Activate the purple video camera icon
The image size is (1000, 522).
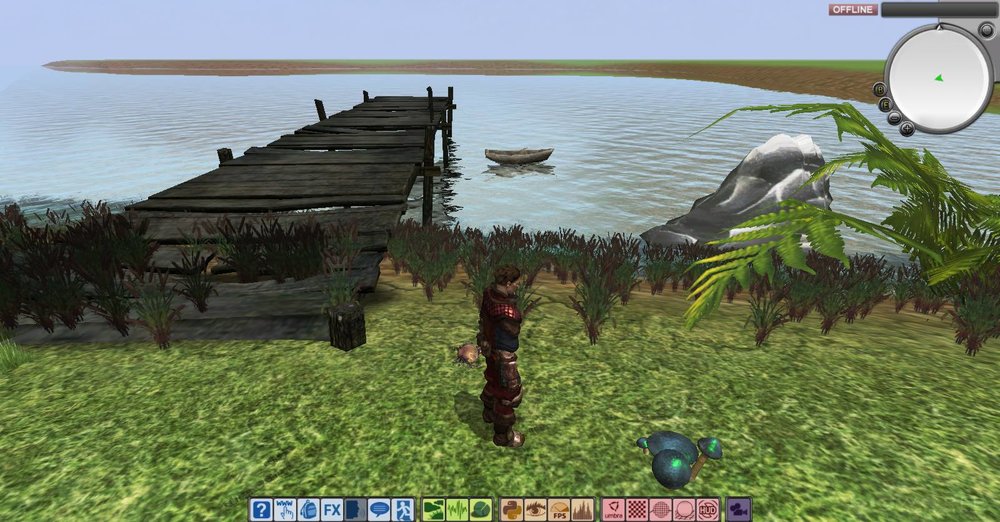[x=739, y=510]
